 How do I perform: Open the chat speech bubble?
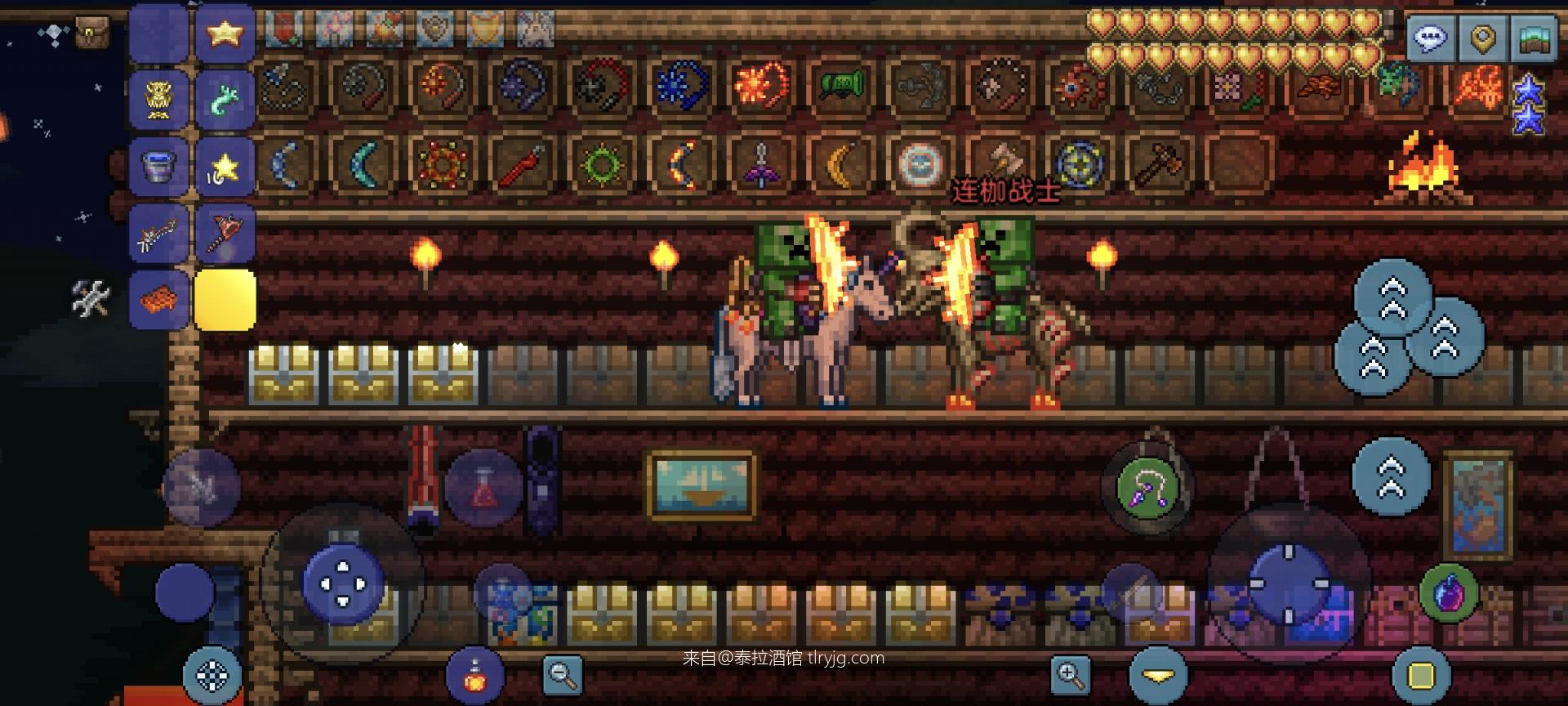[x=1430, y=38]
